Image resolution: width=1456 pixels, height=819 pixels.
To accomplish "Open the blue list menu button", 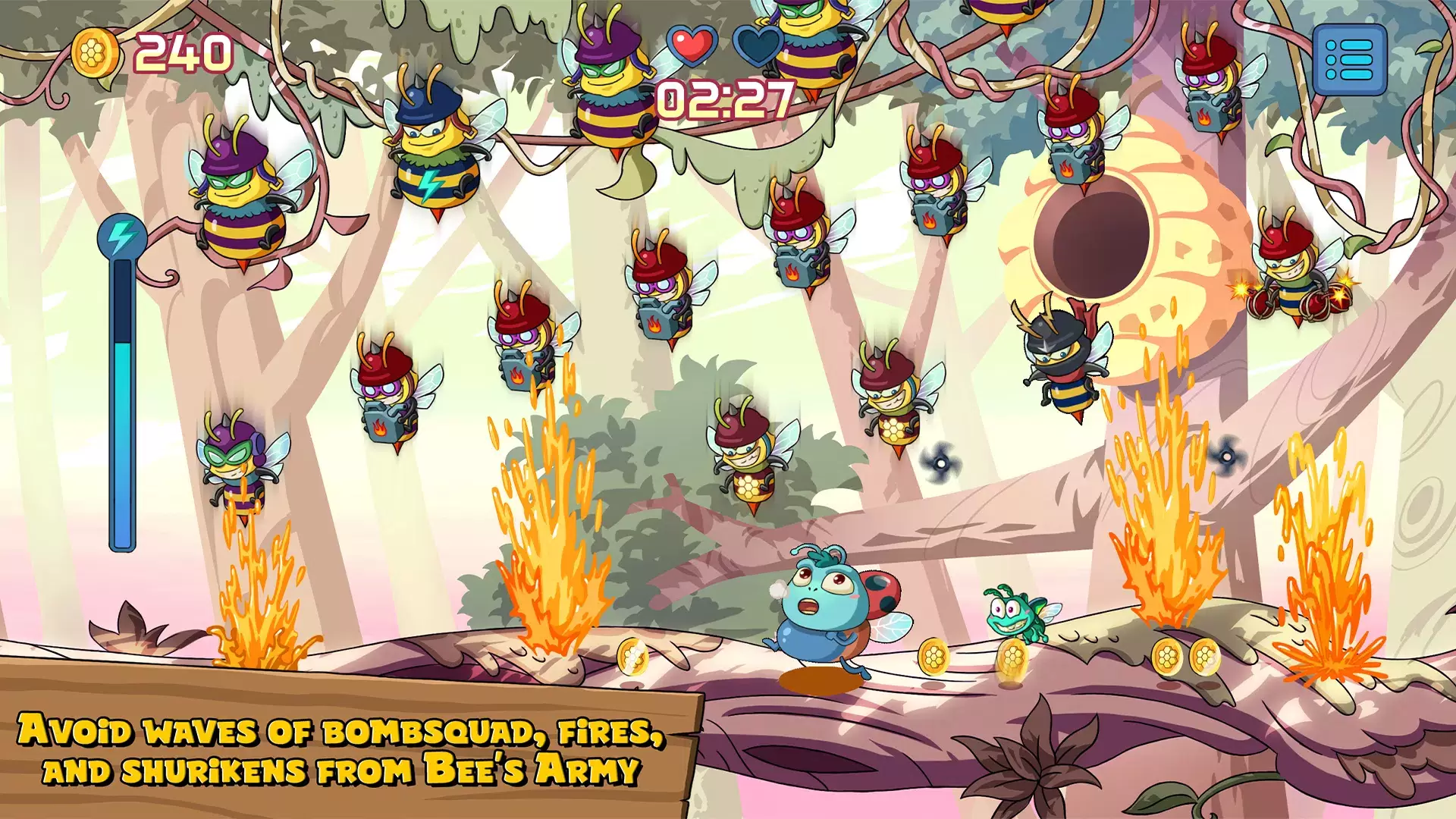I will 1349,59.
